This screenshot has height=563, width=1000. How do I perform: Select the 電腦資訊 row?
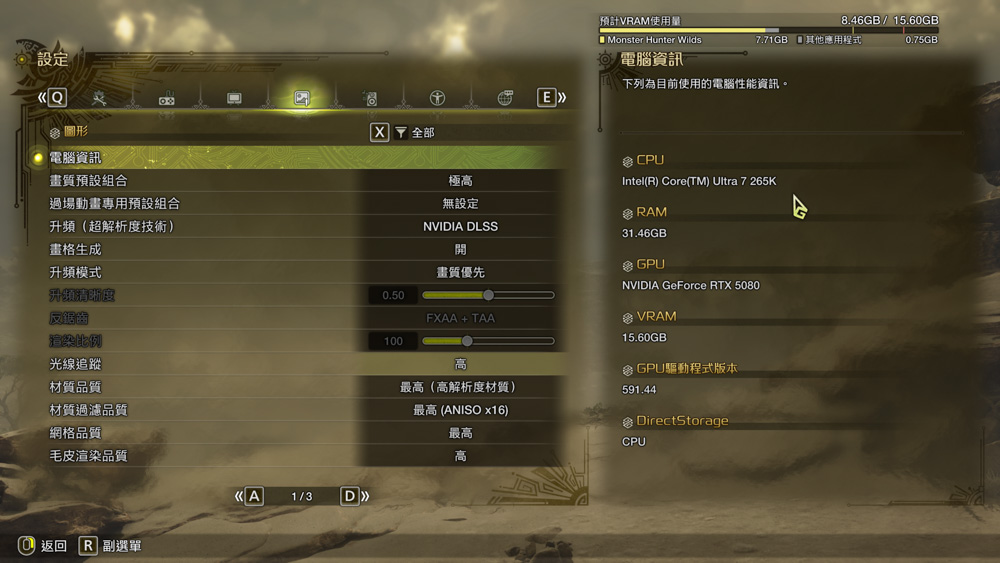point(300,158)
